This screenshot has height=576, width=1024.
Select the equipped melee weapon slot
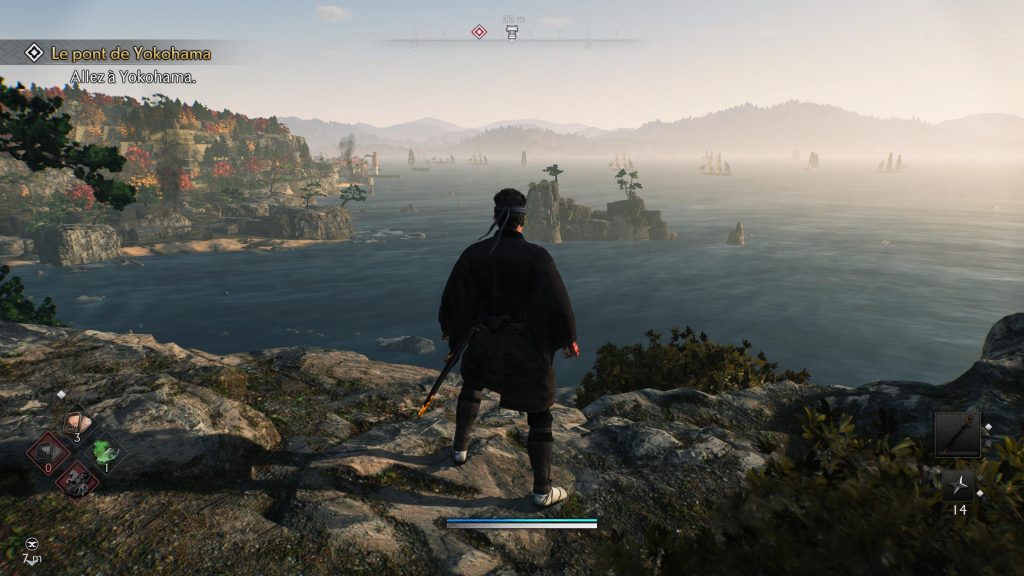957,434
